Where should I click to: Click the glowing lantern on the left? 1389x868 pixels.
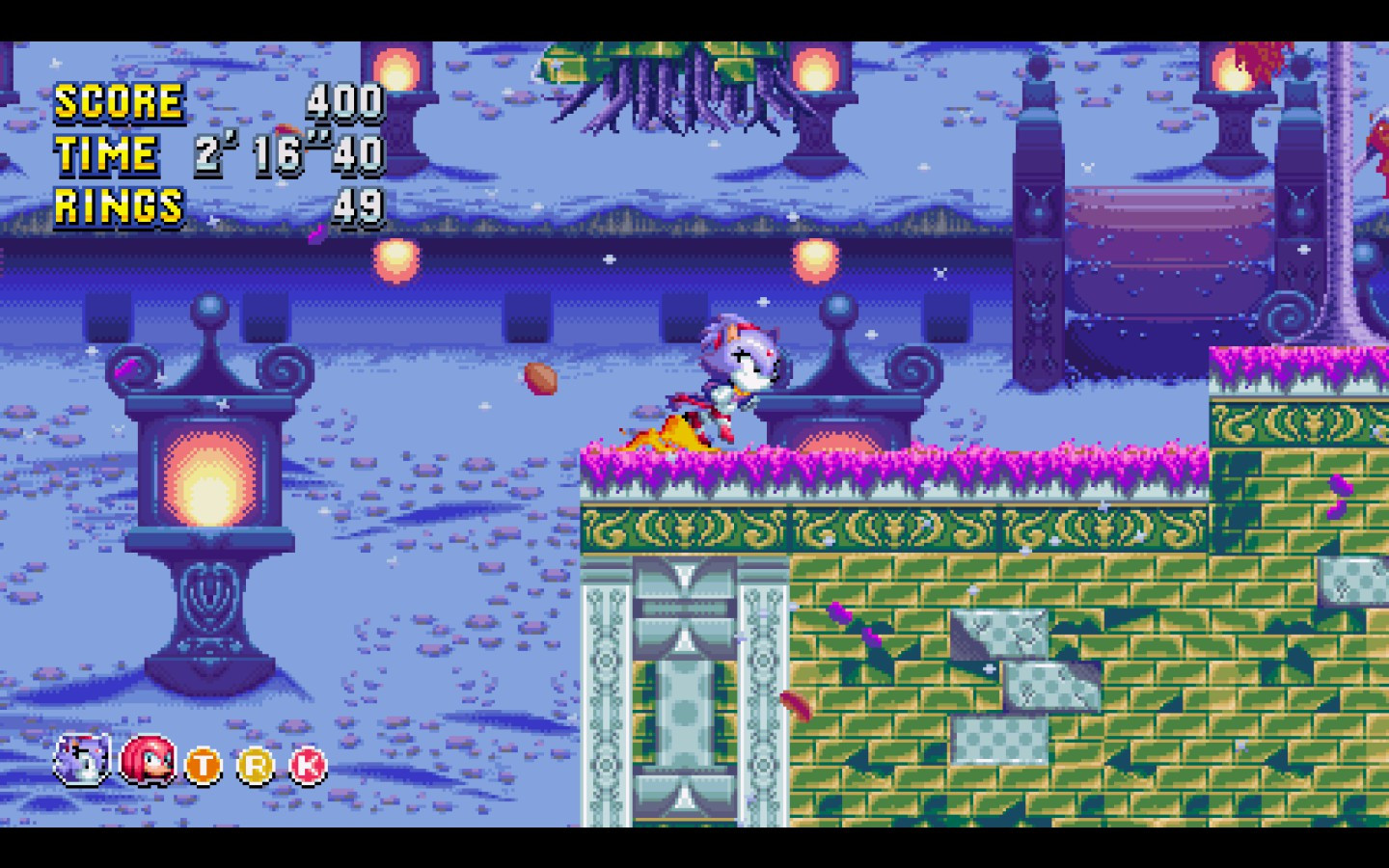205,482
